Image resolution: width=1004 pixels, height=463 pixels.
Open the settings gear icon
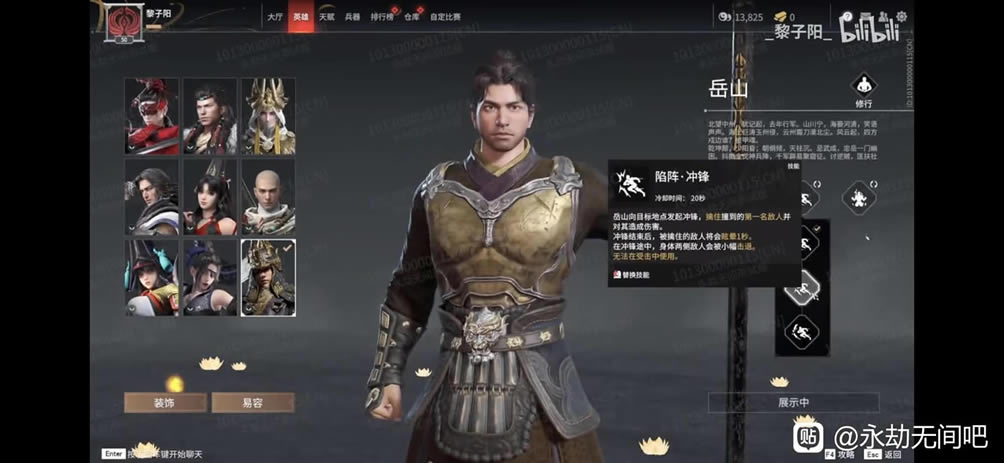click(900, 17)
